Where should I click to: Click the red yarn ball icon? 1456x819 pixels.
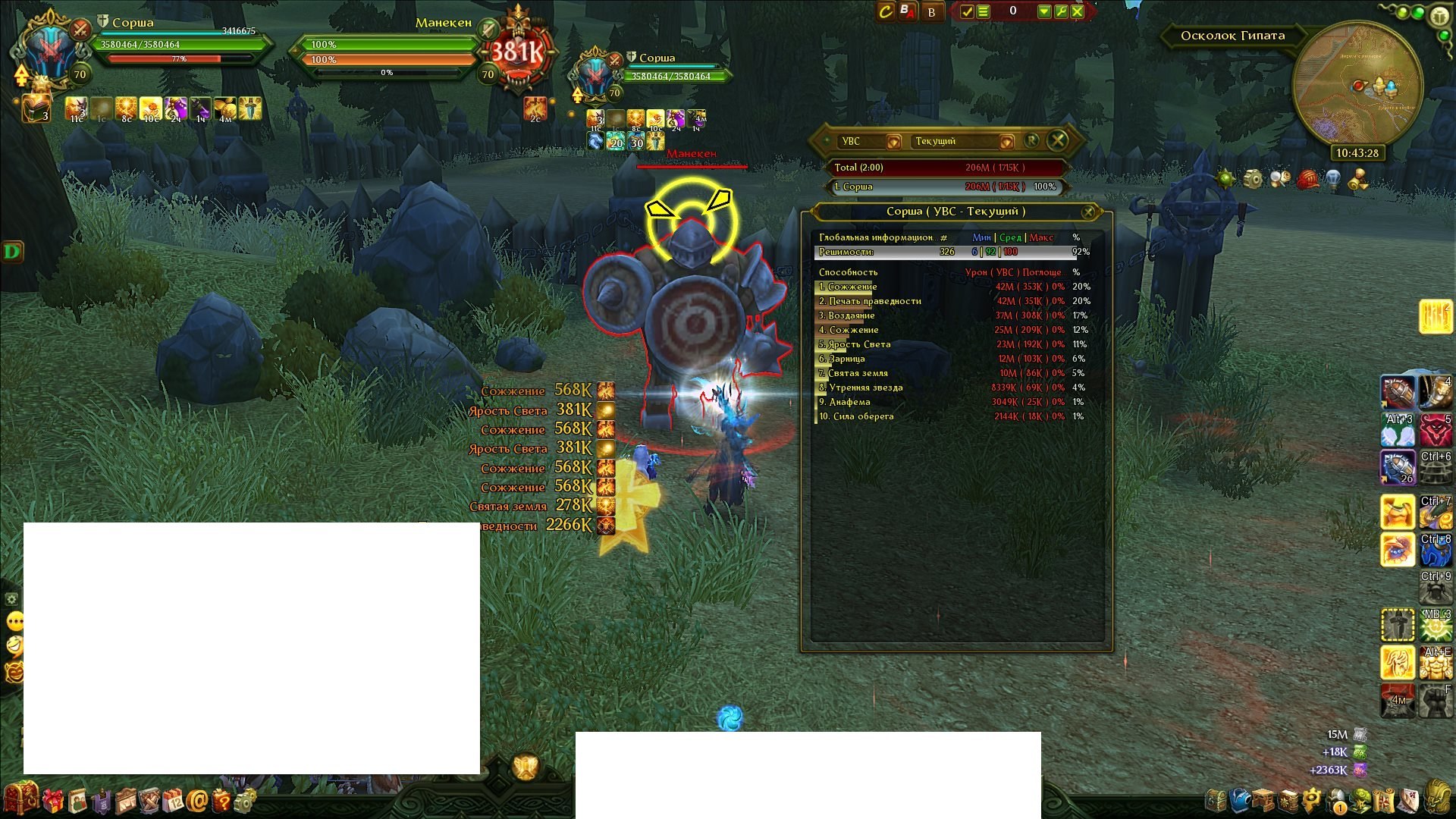click(1307, 180)
